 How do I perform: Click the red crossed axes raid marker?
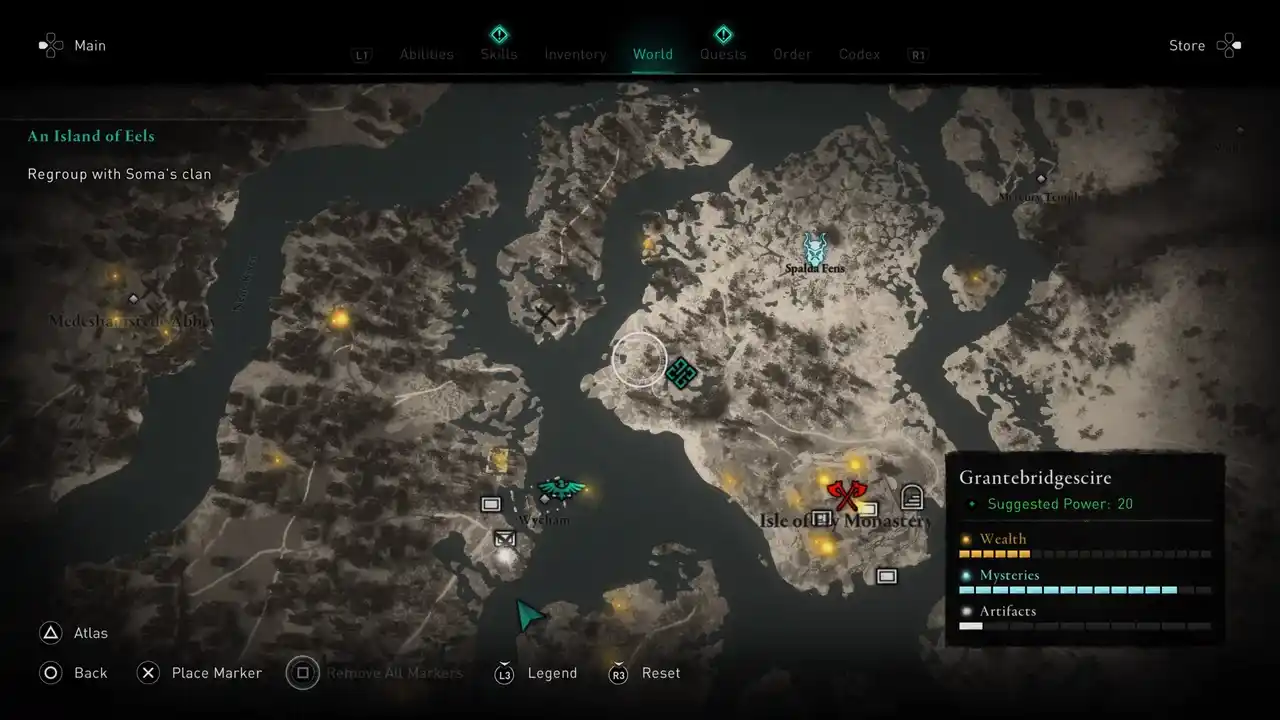coord(847,494)
